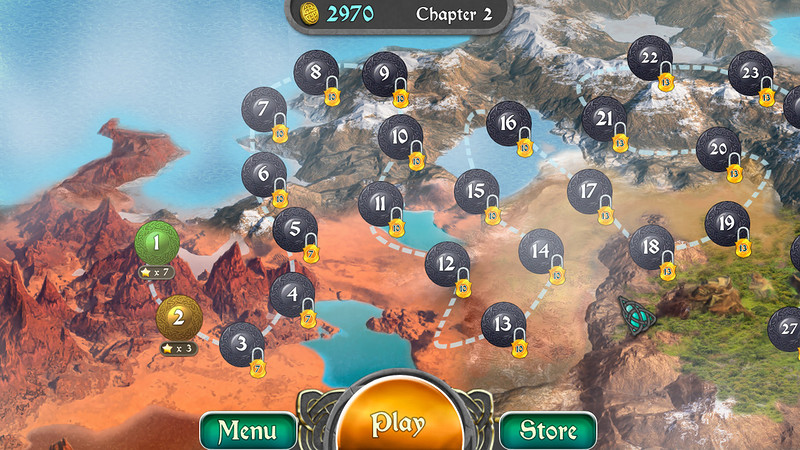Select locked level 12 node
The image size is (800, 450).
coord(447,264)
